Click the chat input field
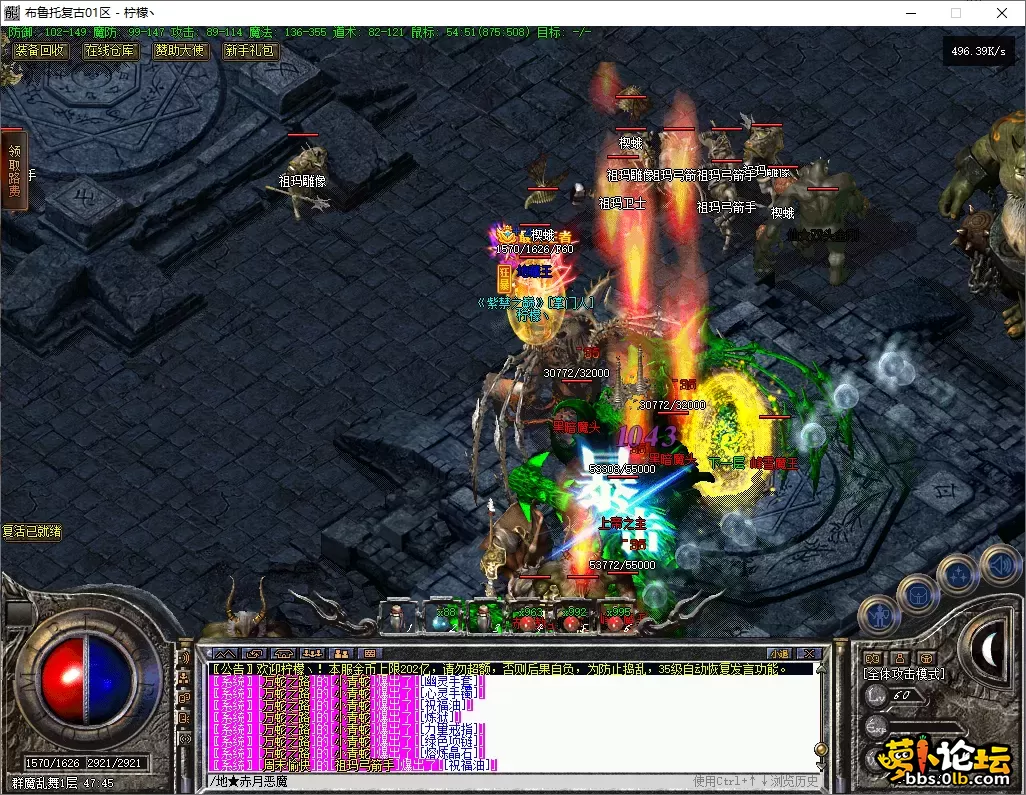The image size is (1026, 795). pyautogui.click(x=450, y=781)
